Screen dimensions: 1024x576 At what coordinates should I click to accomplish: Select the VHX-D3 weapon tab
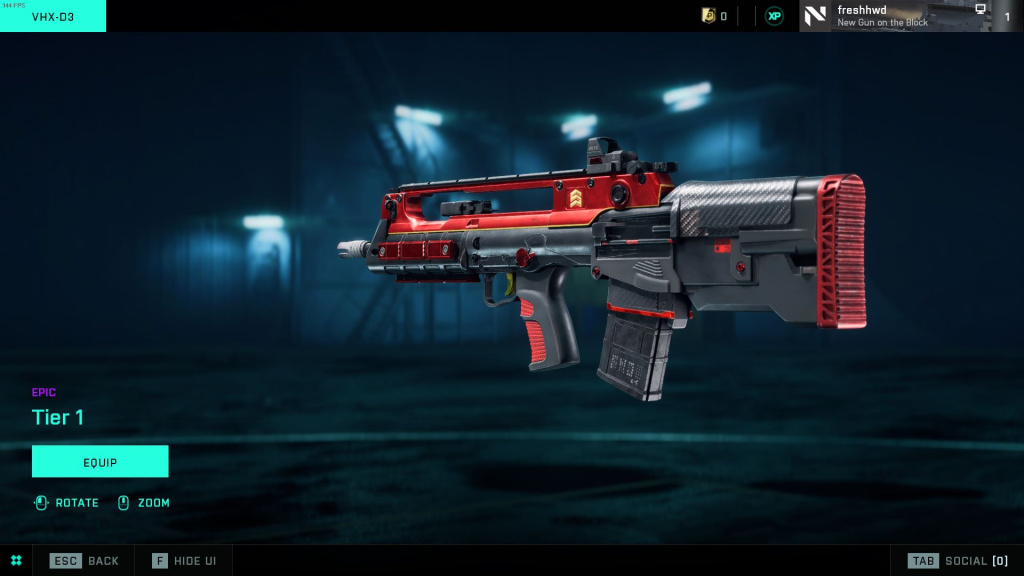(x=53, y=16)
